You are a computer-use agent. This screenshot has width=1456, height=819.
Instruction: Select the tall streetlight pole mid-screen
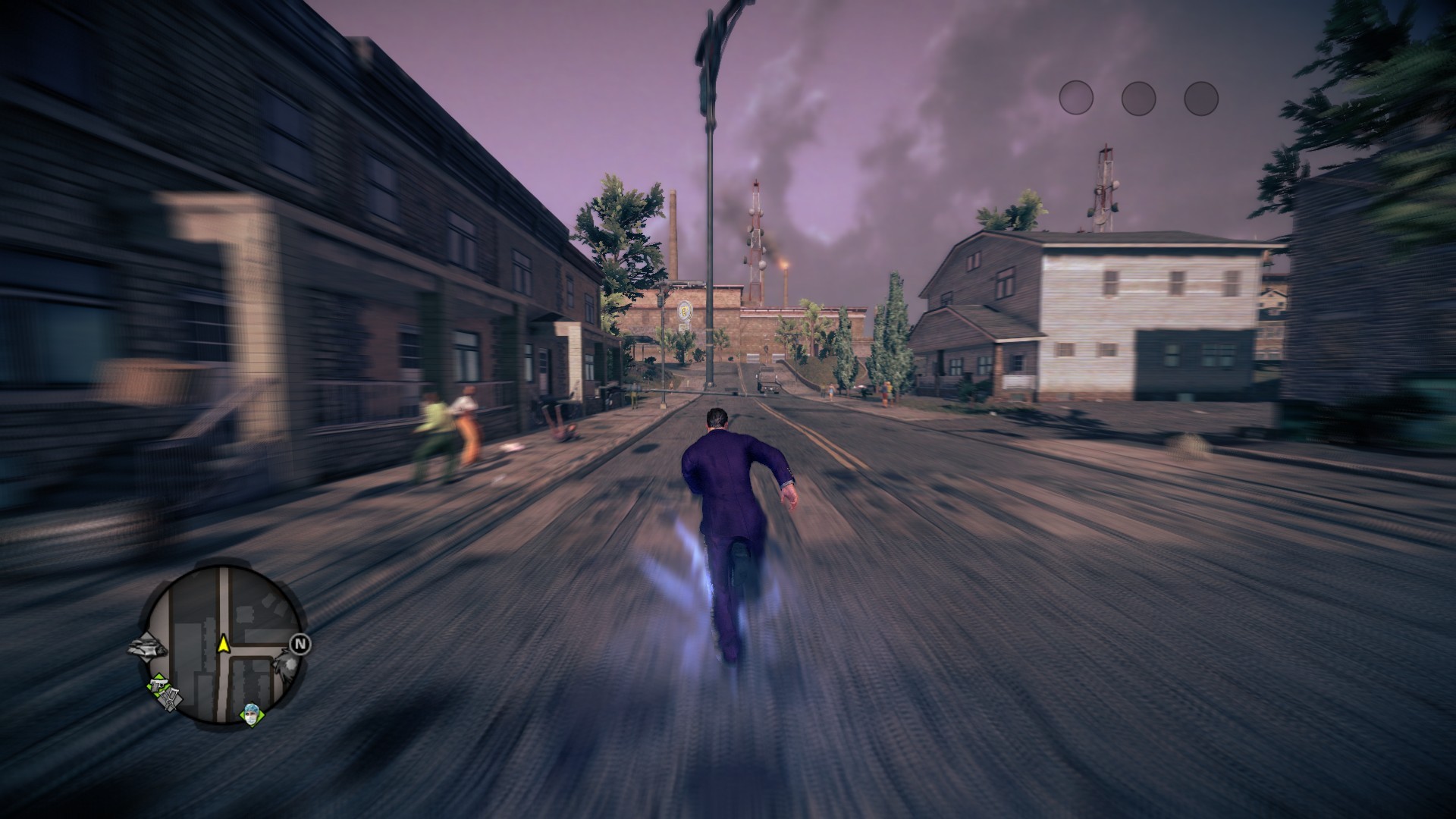(711, 227)
